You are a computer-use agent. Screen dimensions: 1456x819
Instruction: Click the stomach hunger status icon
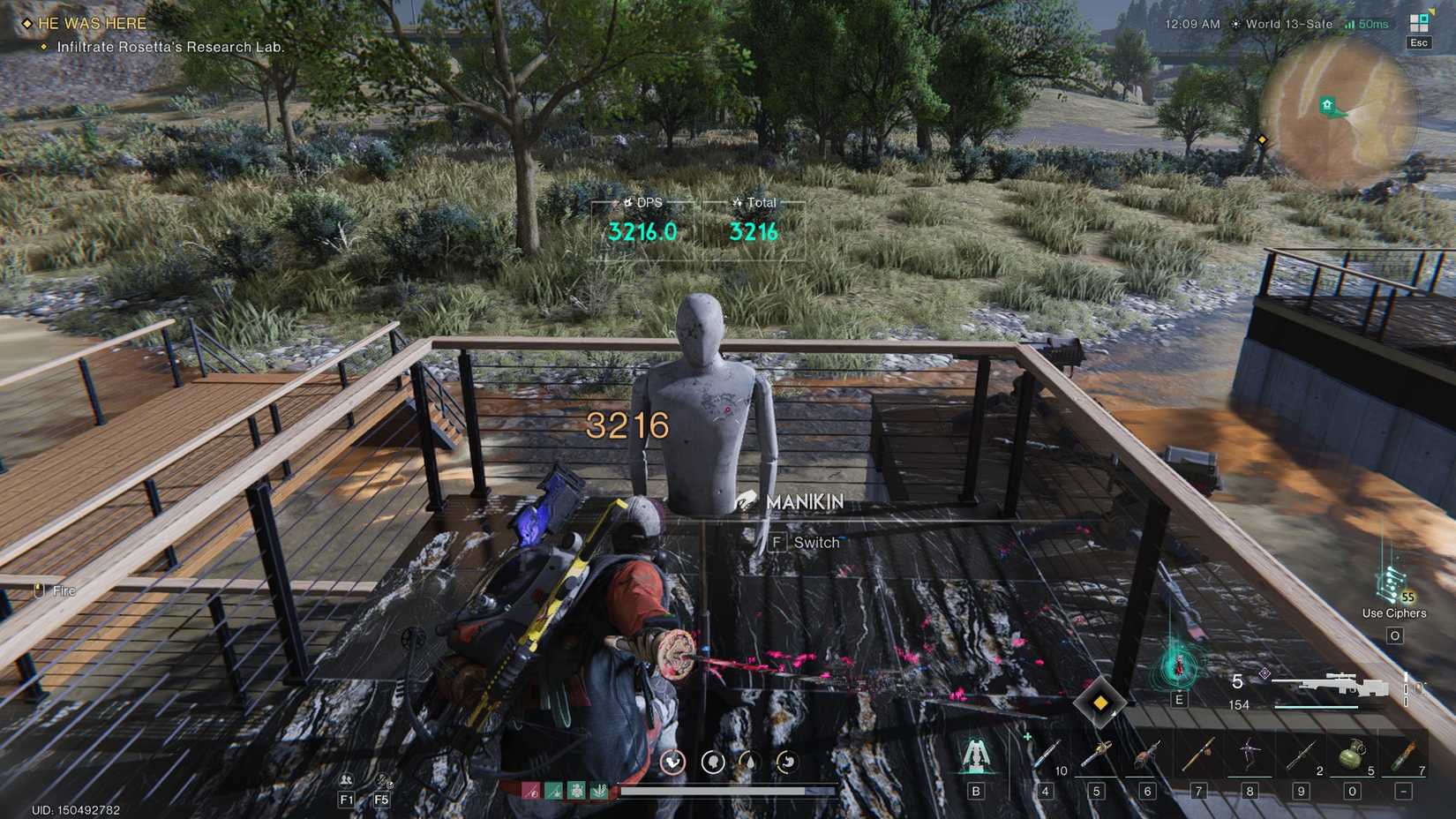click(788, 762)
